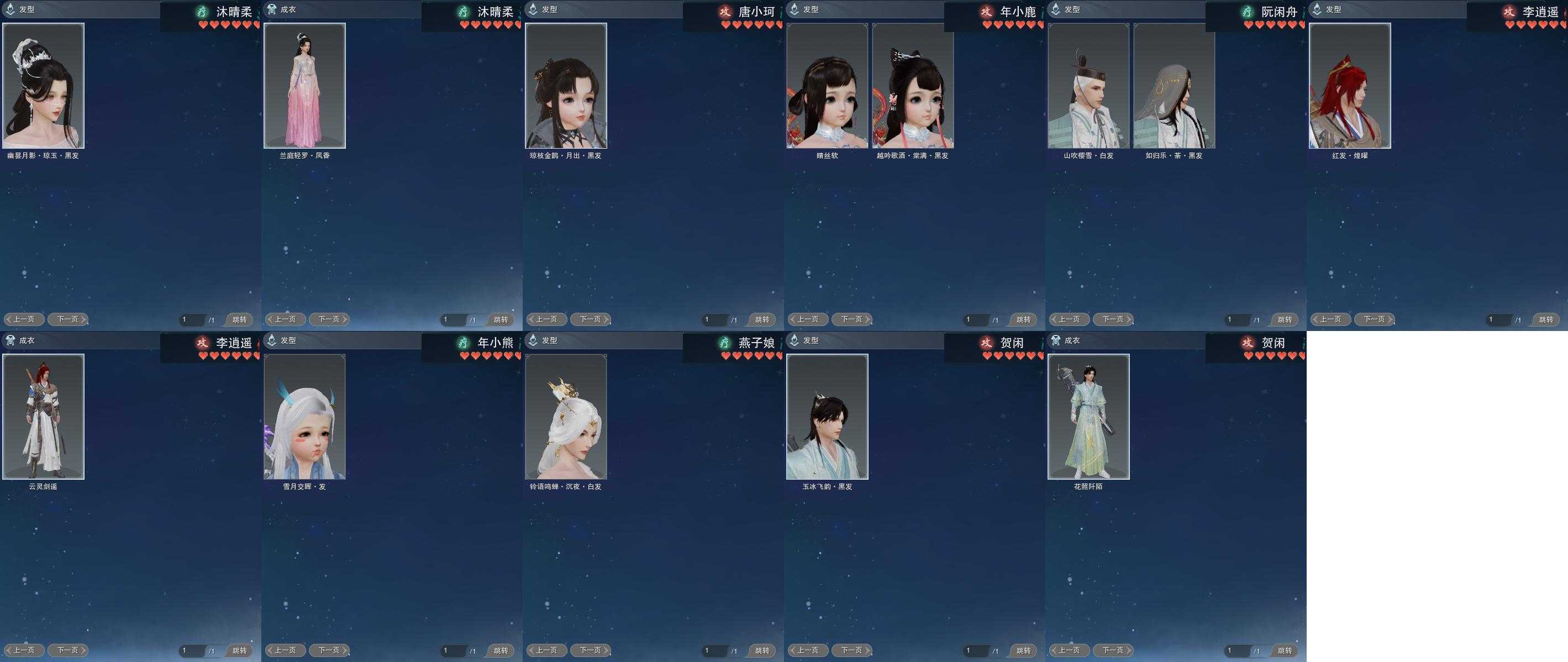Go to previous page in 阮闲舟's panel
This screenshot has width=1568, height=662.
tap(1069, 319)
